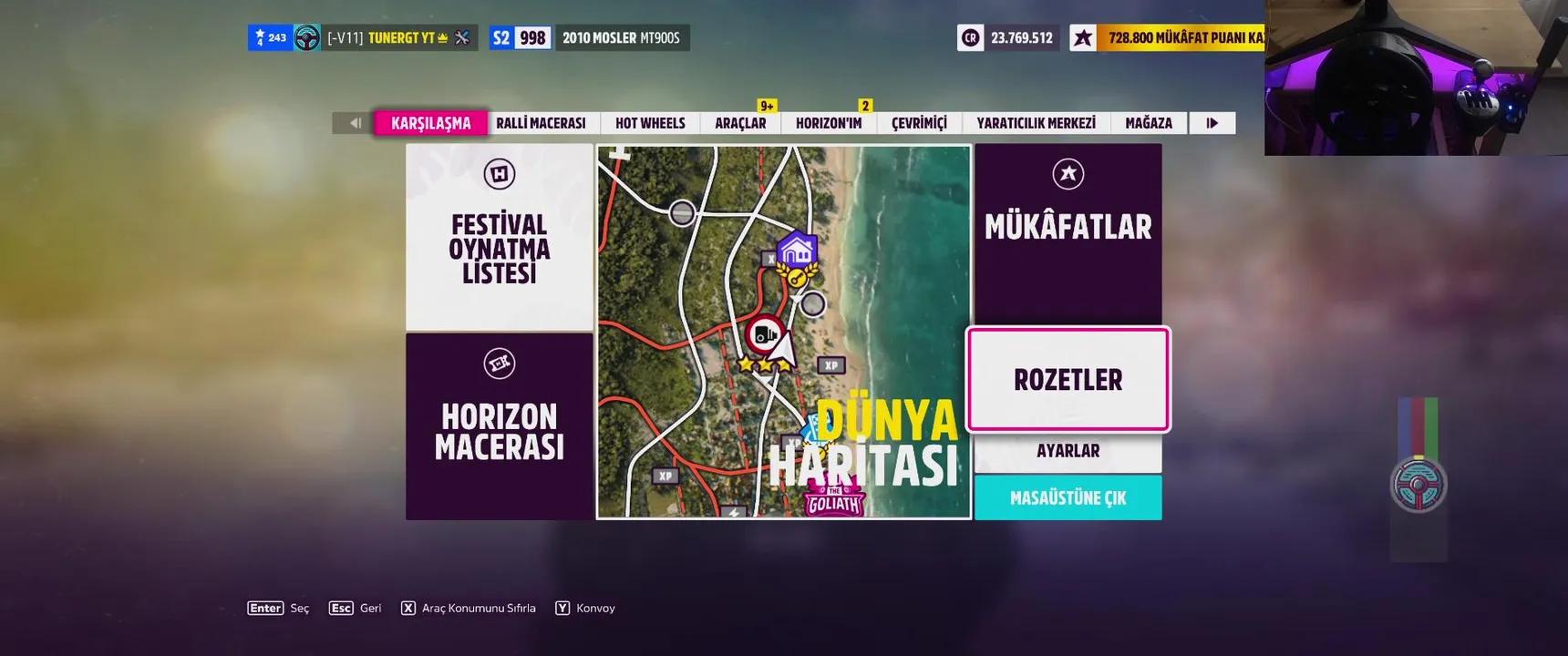
Task: Open the Rozetler tile
Action: coord(1068,379)
